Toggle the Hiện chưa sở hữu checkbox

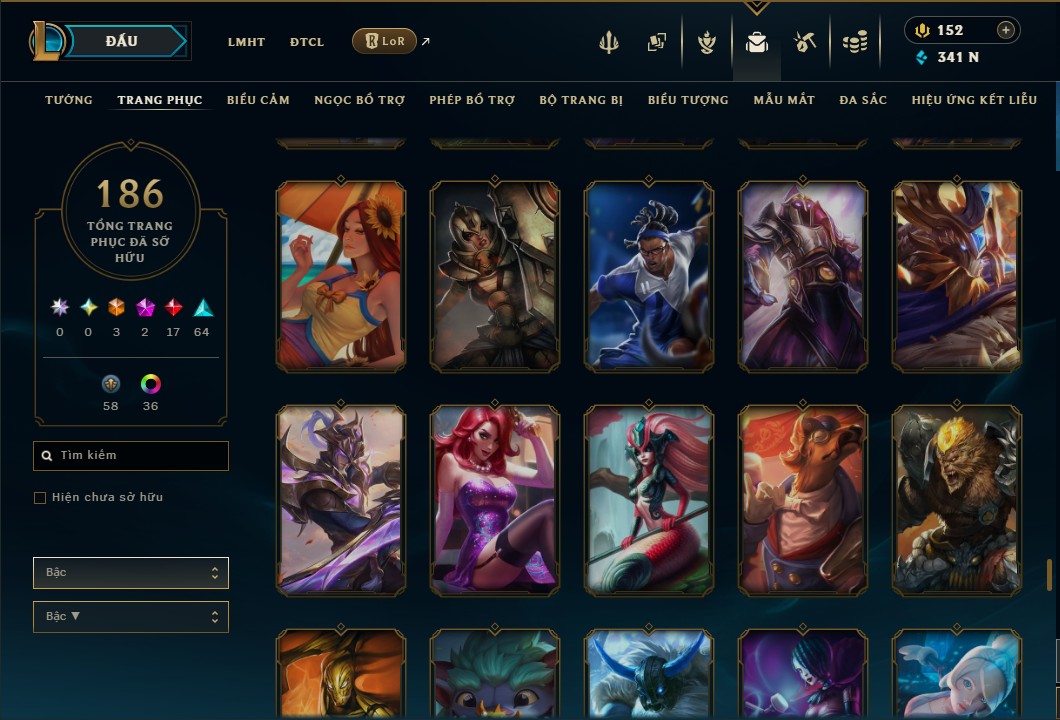pyautogui.click(x=40, y=498)
